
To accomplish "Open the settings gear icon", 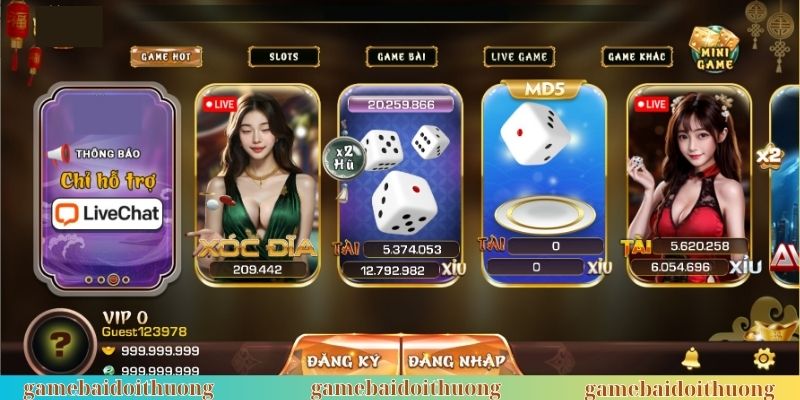I will [764, 359].
